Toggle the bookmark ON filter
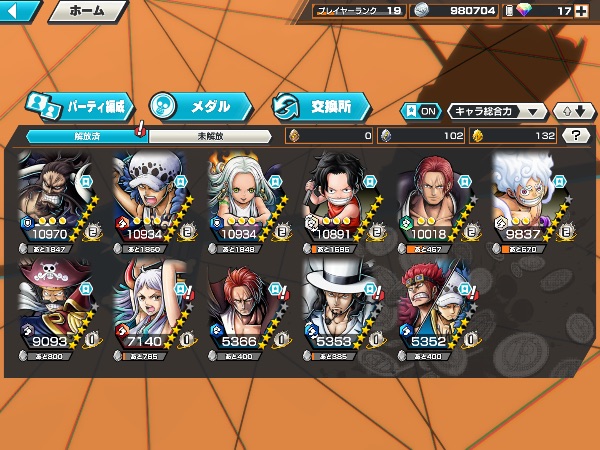Screen dimensions: 600x450 click(420, 111)
